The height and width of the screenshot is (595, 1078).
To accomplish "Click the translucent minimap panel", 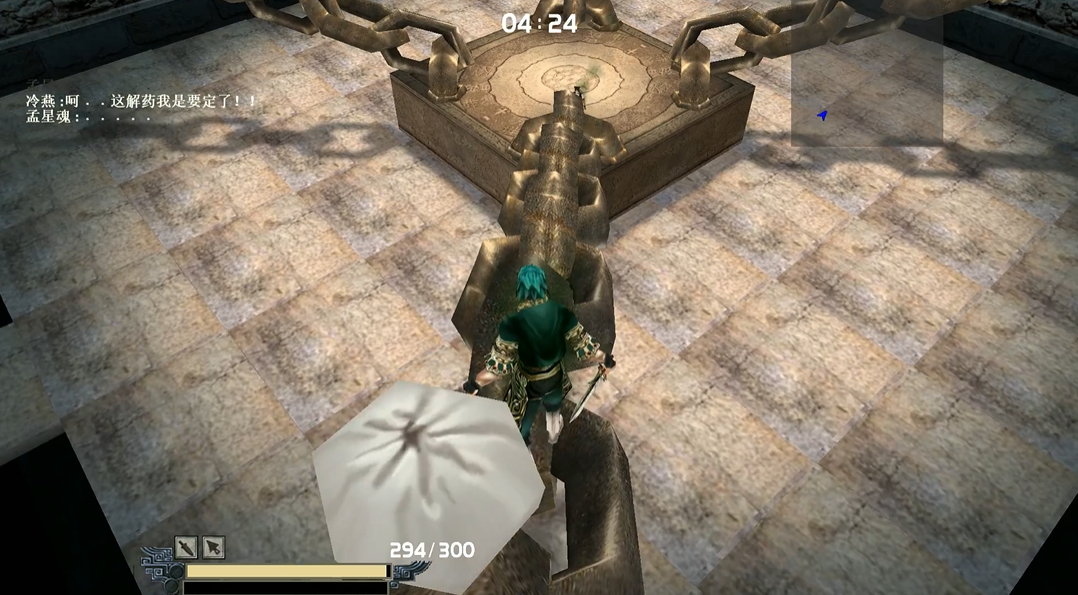I will click(866, 78).
